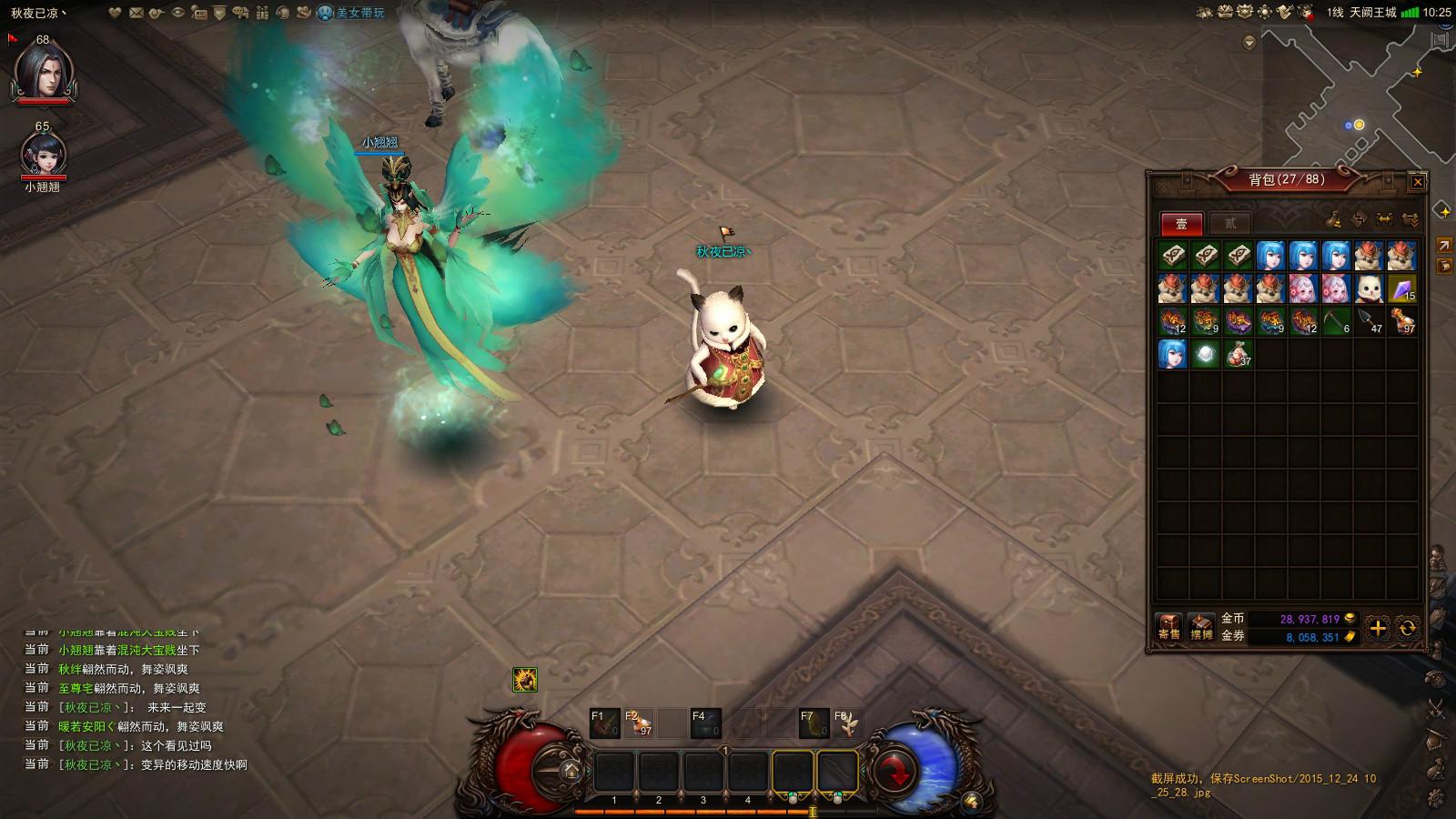Select the shovel item with count 47

click(1370, 321)
